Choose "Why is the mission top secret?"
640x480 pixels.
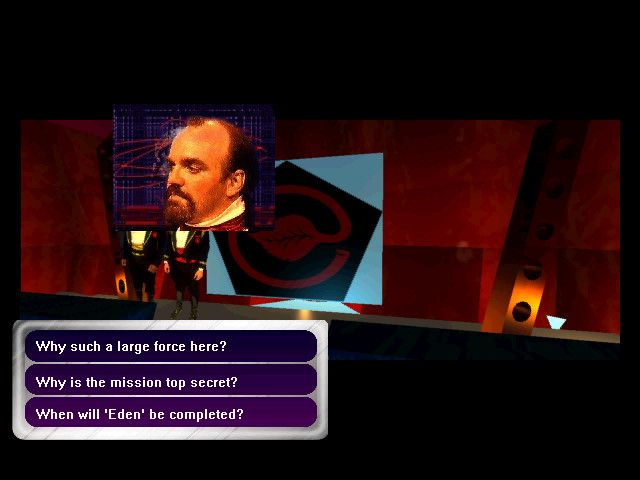tap(170, 381)
